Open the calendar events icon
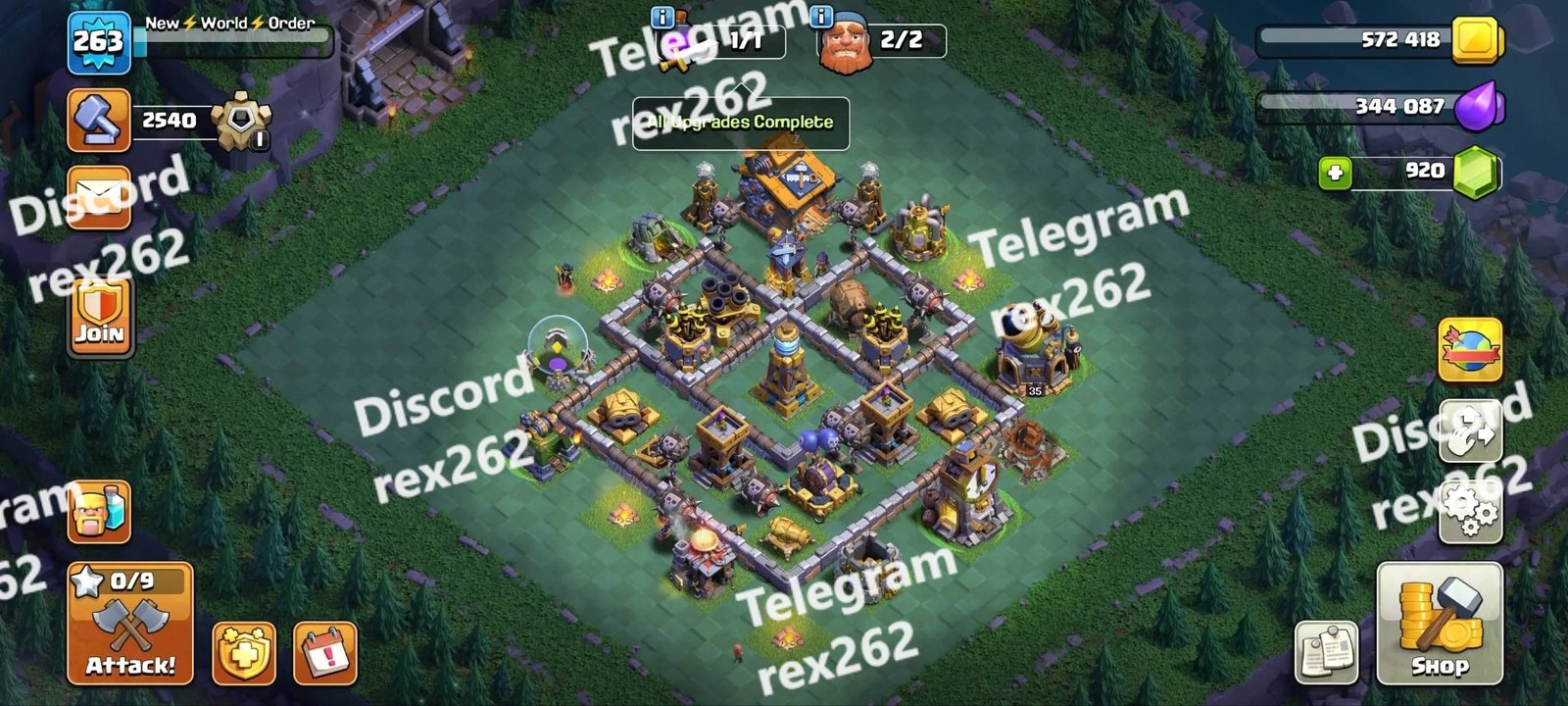Viewport: 1568px width, 706px height. point(325,652)
